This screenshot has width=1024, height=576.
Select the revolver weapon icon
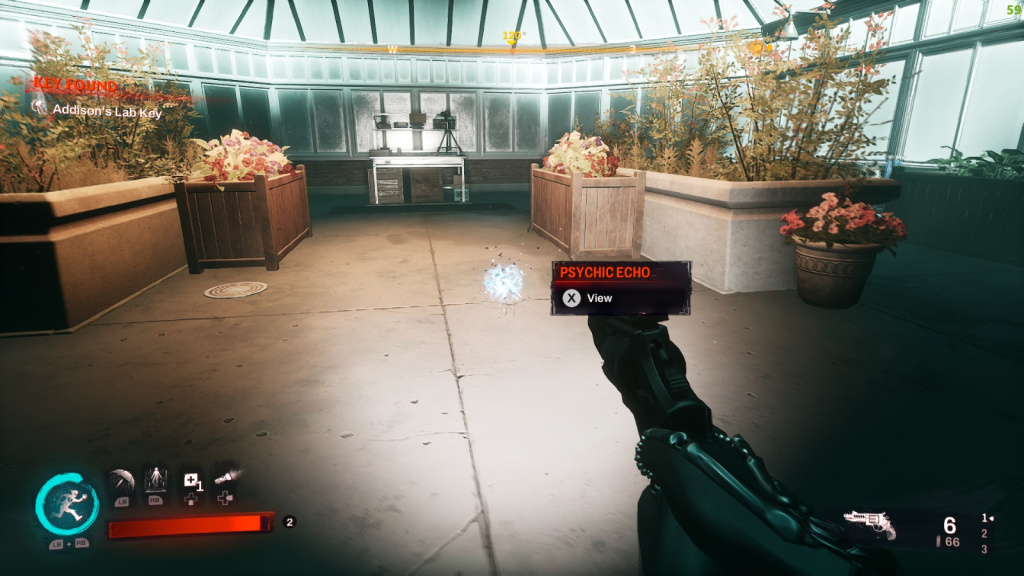[x=868, y=524]
